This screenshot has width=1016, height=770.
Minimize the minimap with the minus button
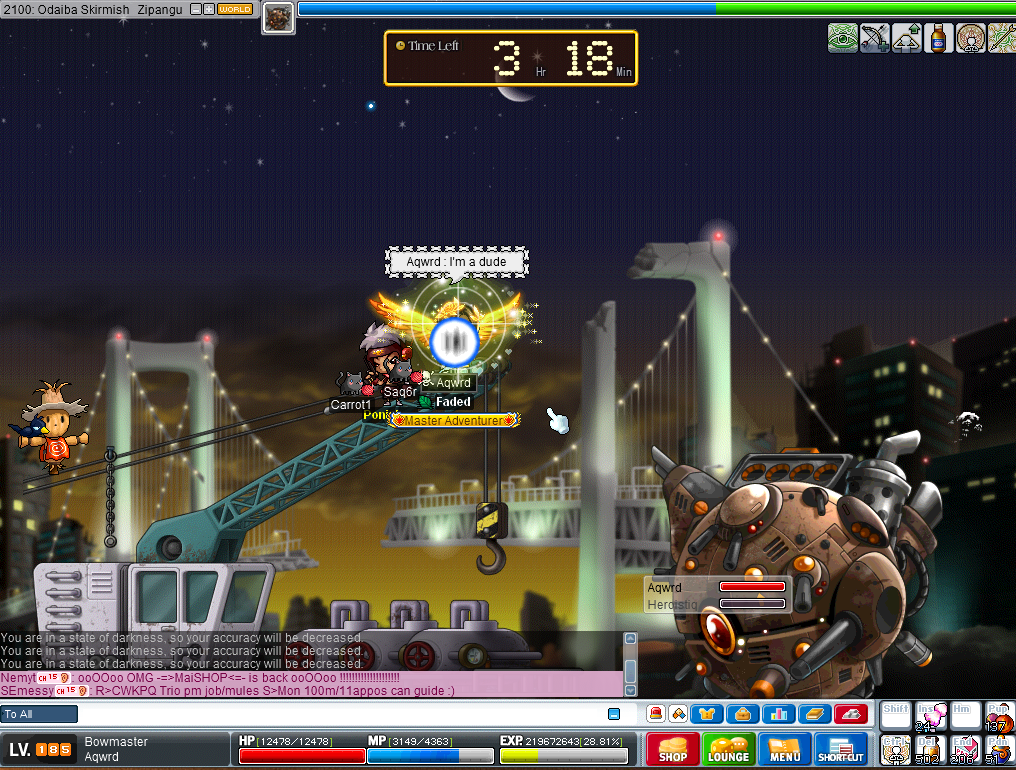click(x=195, y=9)
